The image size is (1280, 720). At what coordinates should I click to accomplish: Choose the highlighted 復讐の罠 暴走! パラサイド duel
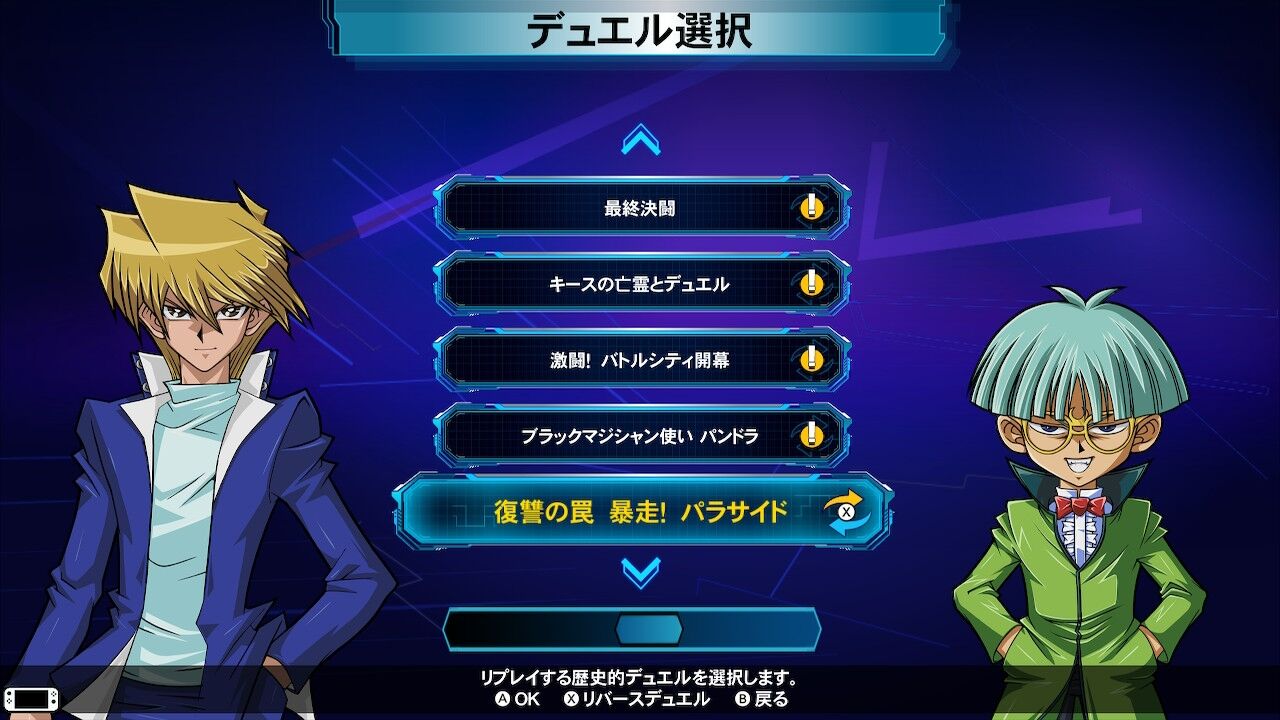(x=640, y=511)
